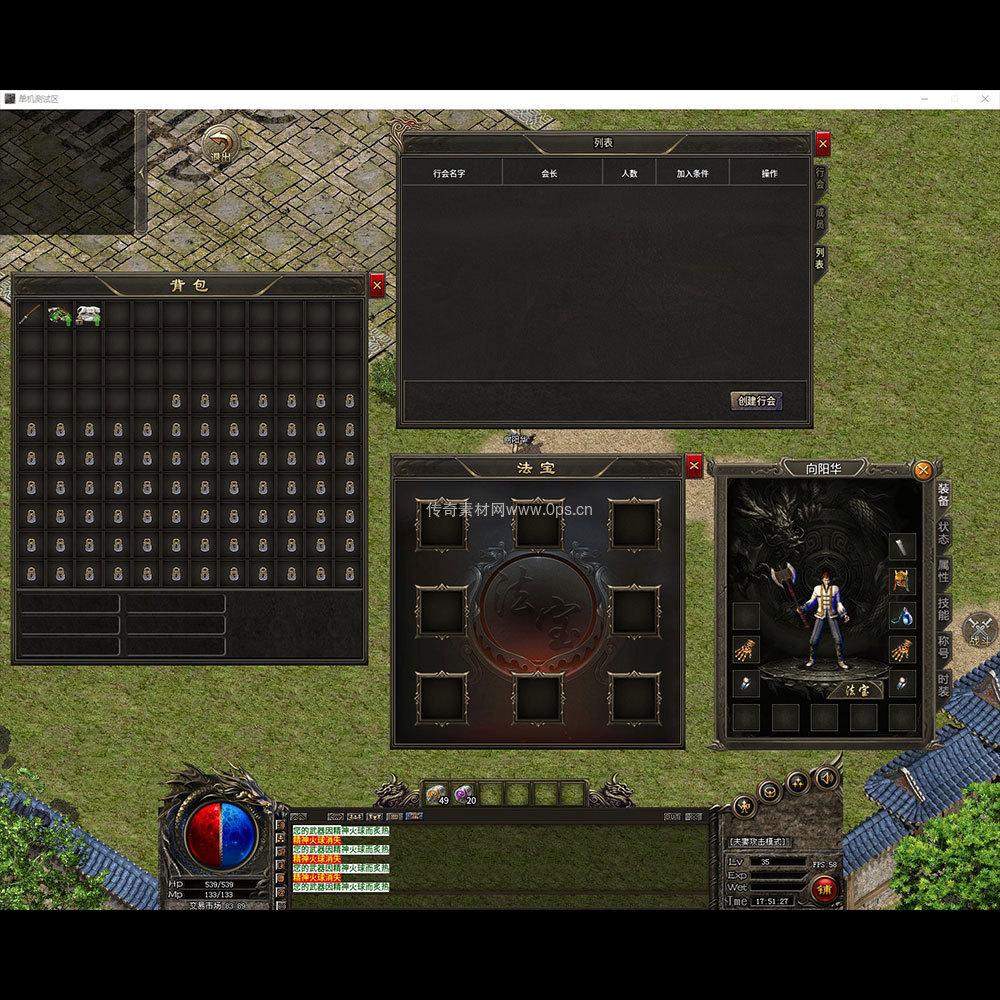1000x1000 pixels.
Task: Click the 退出 exit arrow button
Action: [x=220, y=146]
